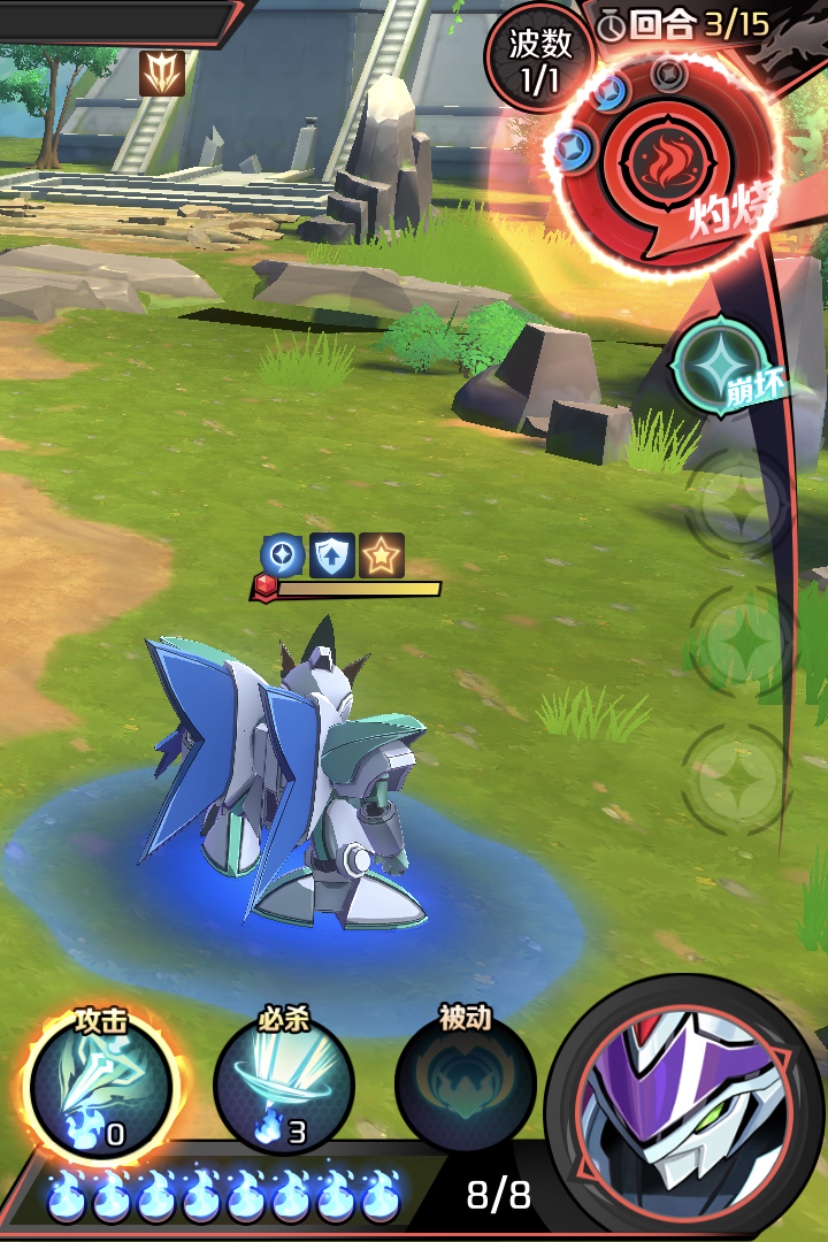Tap the gold star buff icon
828x1242 pixels.
381,555
